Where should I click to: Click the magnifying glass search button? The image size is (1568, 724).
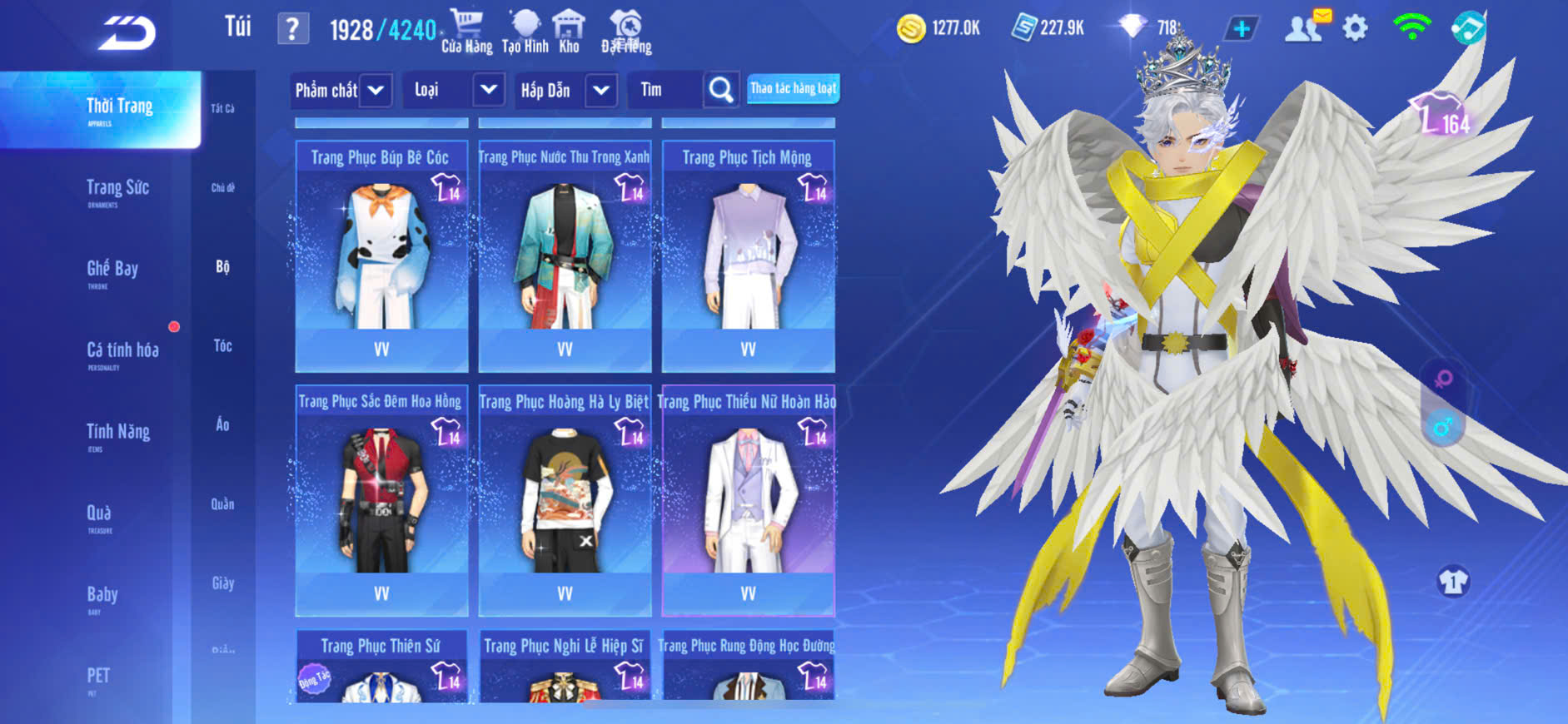tap(721, 90)
